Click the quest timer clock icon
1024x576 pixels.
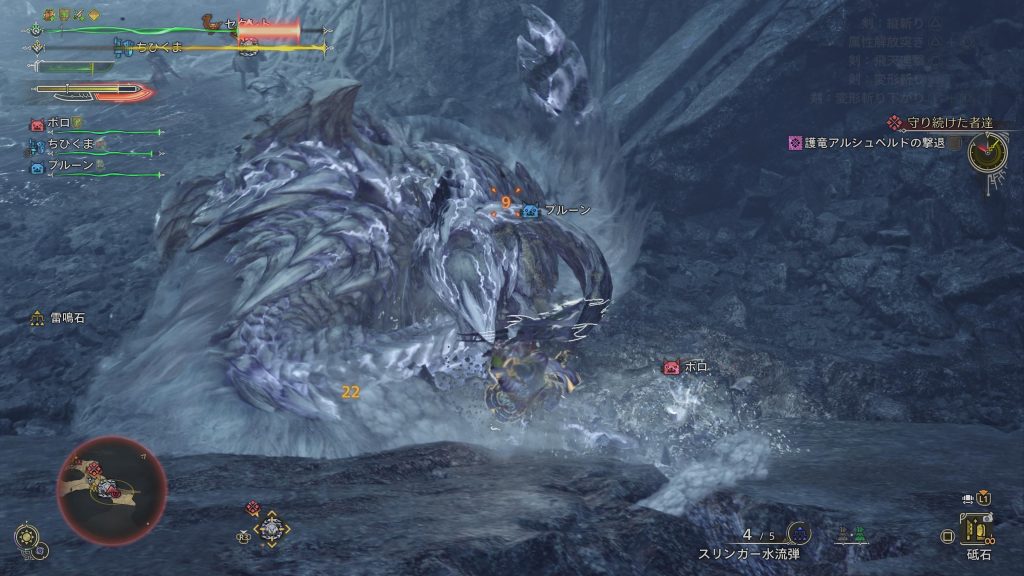pyautogui.click(x=988, y=151)
